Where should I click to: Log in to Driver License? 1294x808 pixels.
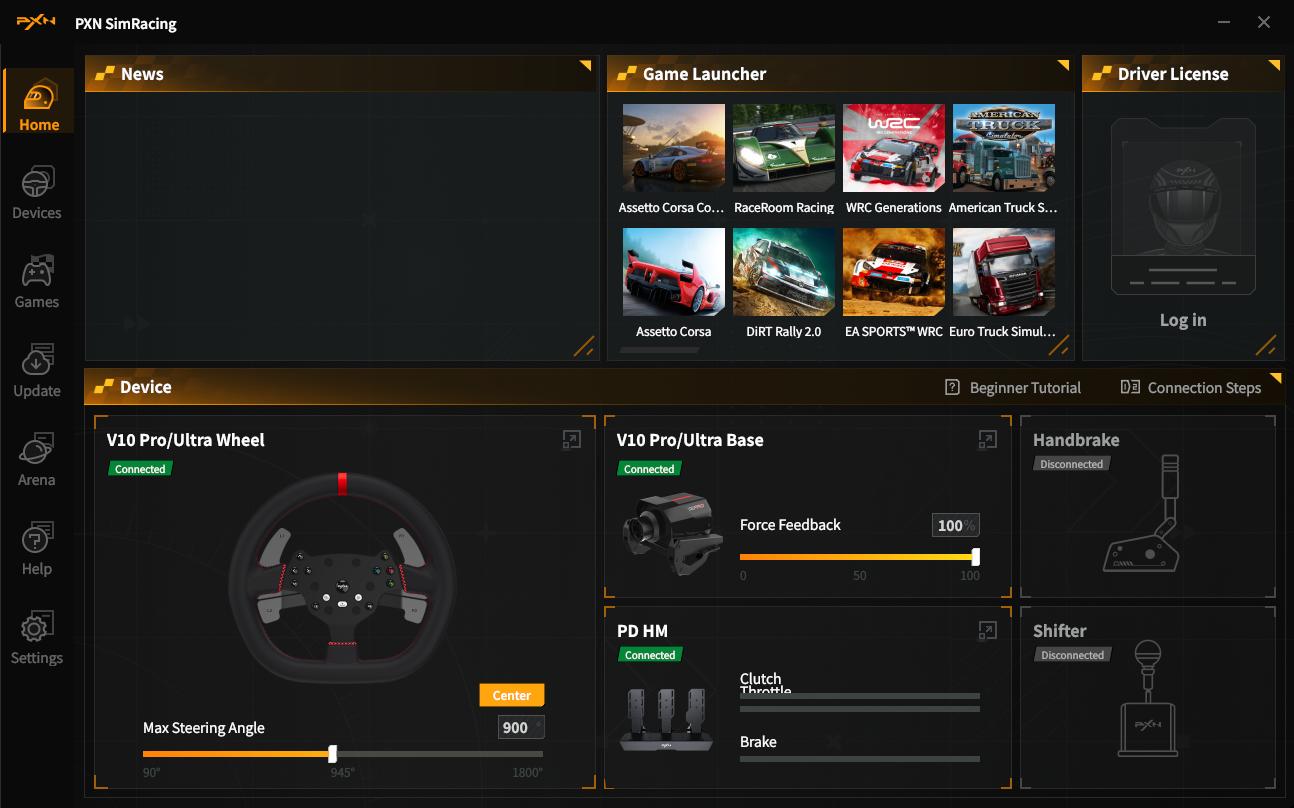[x=1183, y=320]
